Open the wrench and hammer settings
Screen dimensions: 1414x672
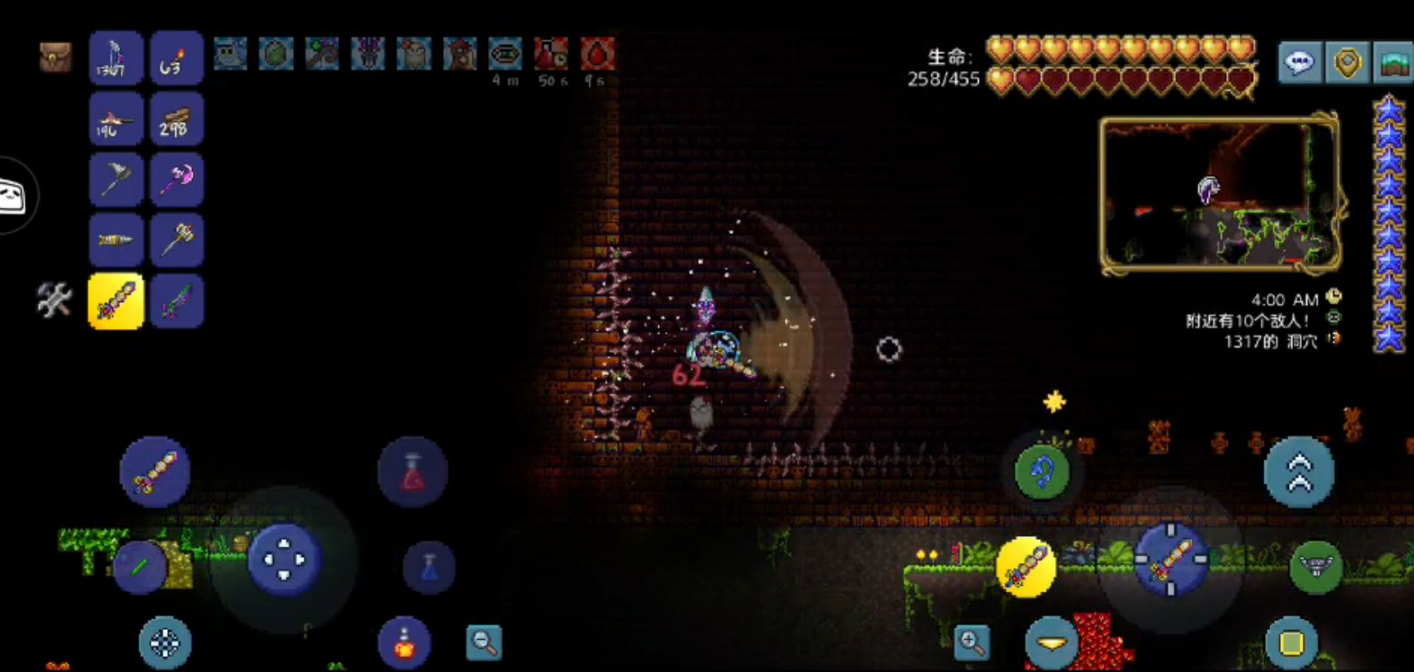[54, 300]
